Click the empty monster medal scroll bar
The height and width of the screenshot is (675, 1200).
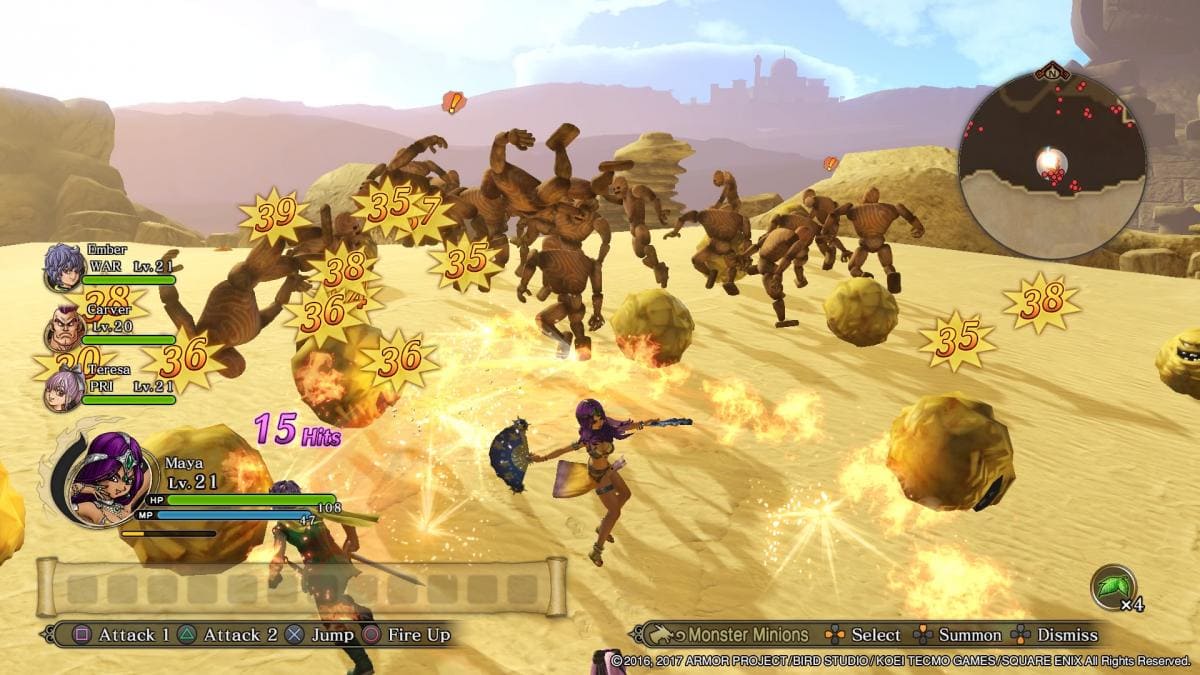point(301,587)
